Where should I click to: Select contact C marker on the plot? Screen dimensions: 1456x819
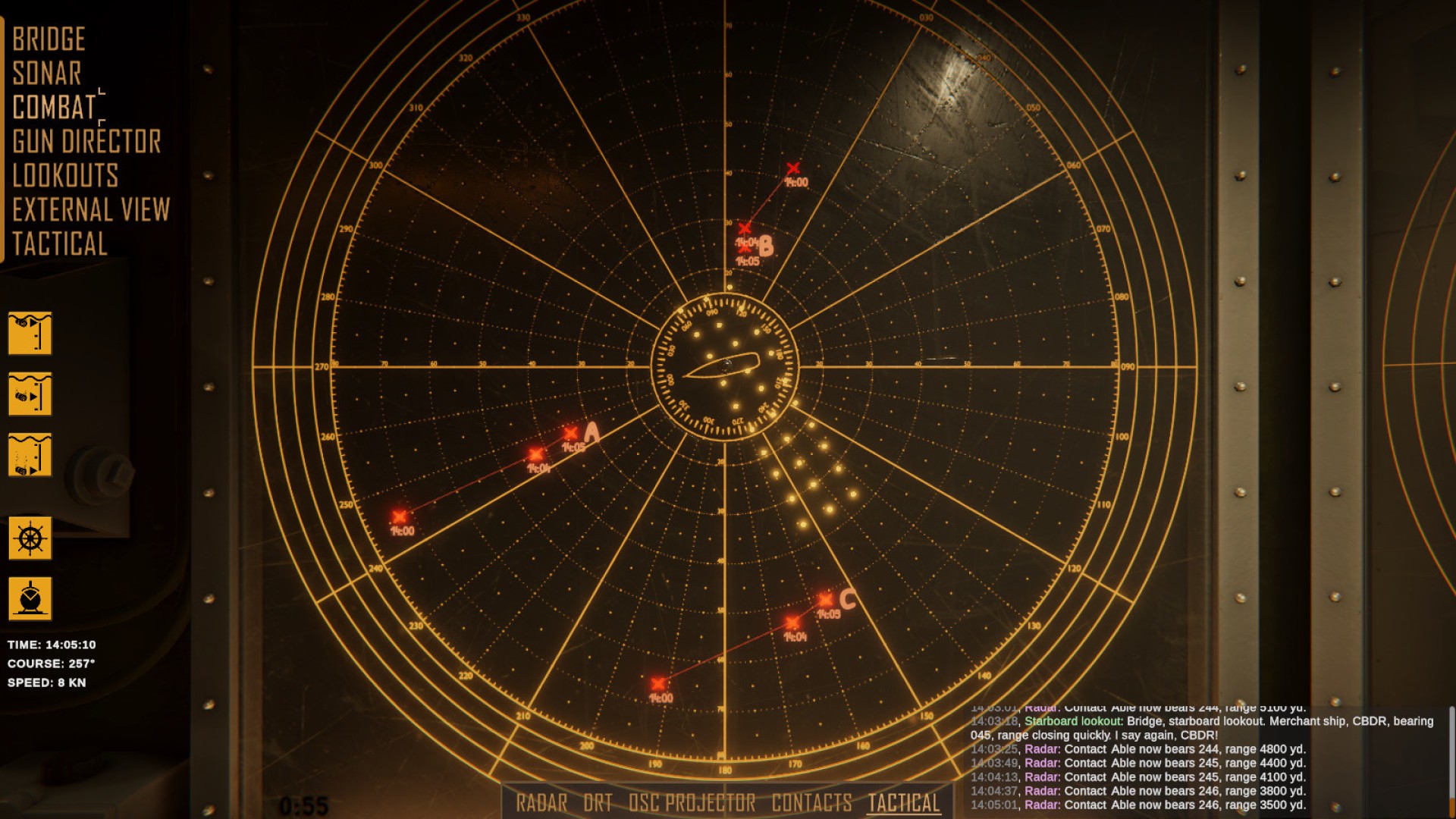pos(826,600)
